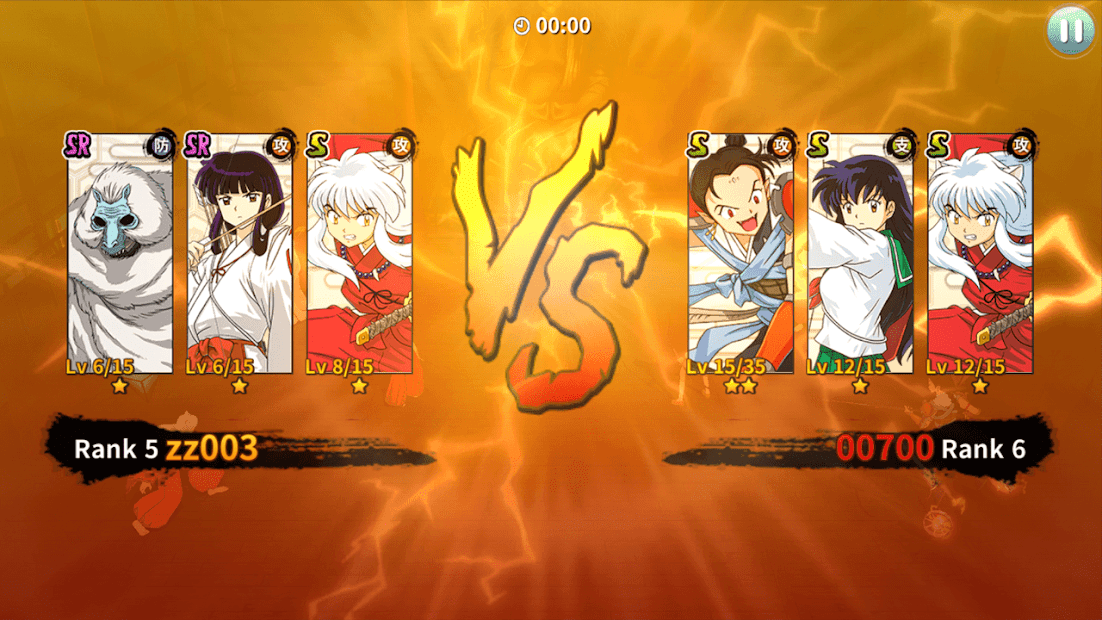Screen dimensions: 1102x620
Task: Choose the SR priestess card at Lv 6/15
Action: [240, 260]
